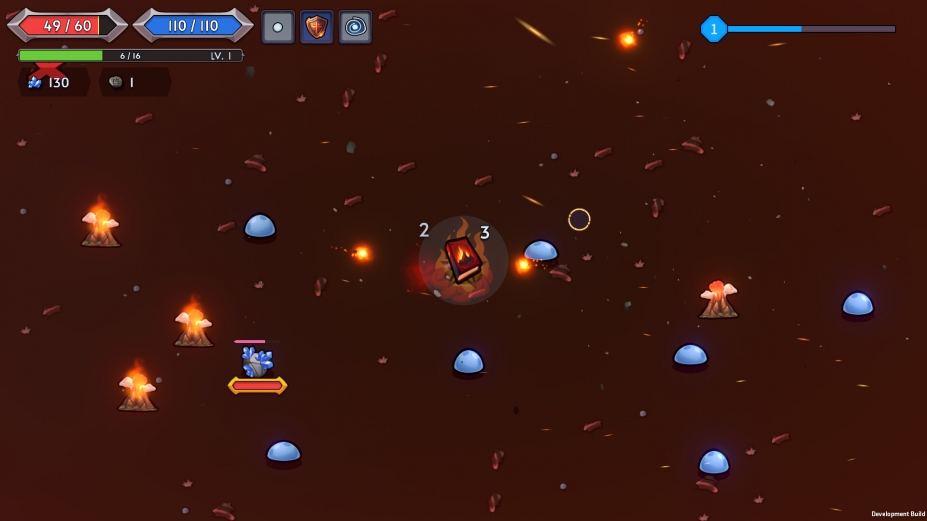Activate the orange shield ability
The image size is (927, 521).
tap(317, 27)
